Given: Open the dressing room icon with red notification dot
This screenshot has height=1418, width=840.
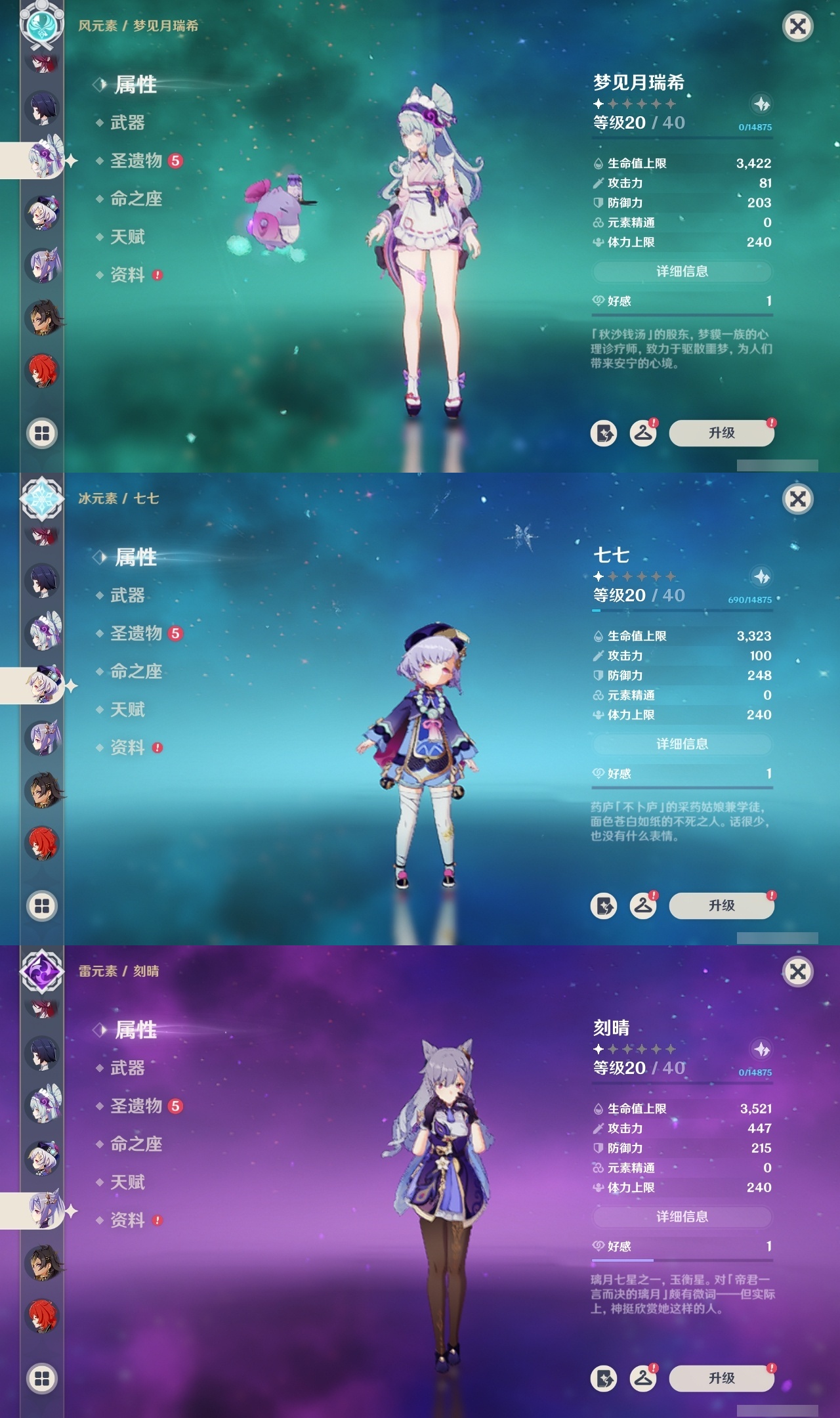Looking at the screenshot, I should (x=644, y=433).
